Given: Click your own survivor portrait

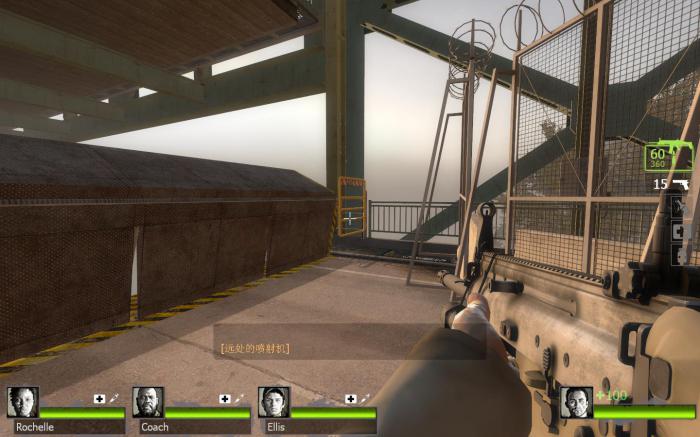Looking at the screenshot, I should [575, 402].
